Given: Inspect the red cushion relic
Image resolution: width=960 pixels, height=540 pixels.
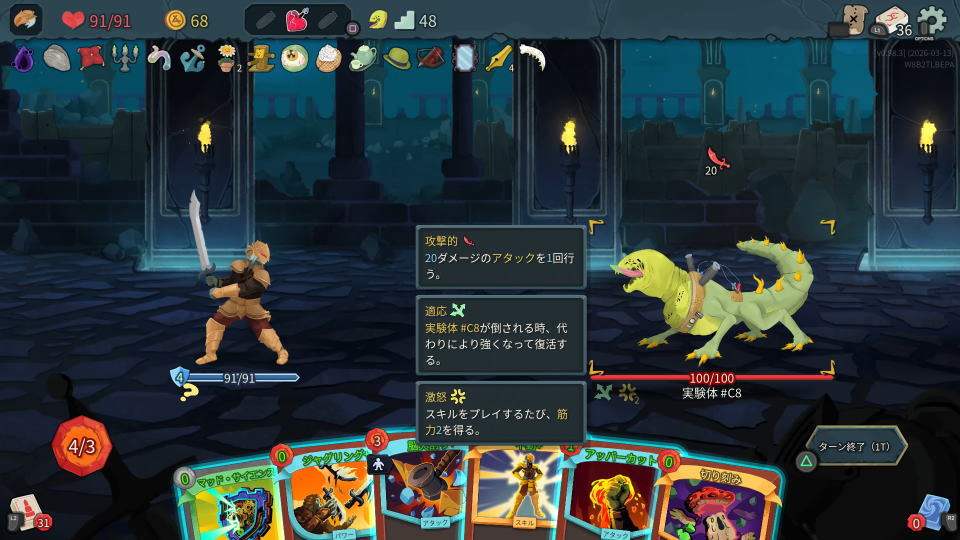Looking at the screenshot, I should click(91, 57).
